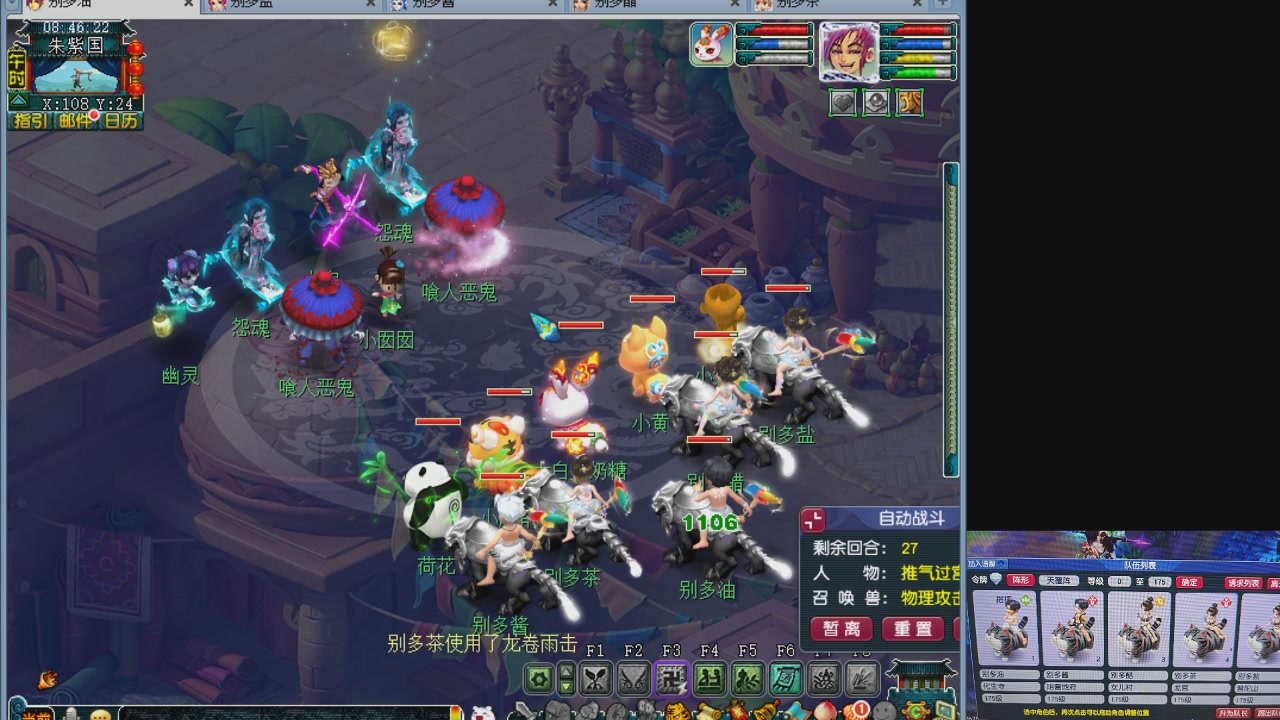Click the pink-haired character portrait
Screen dimensions: 1280x720
(x=850, y=54)
